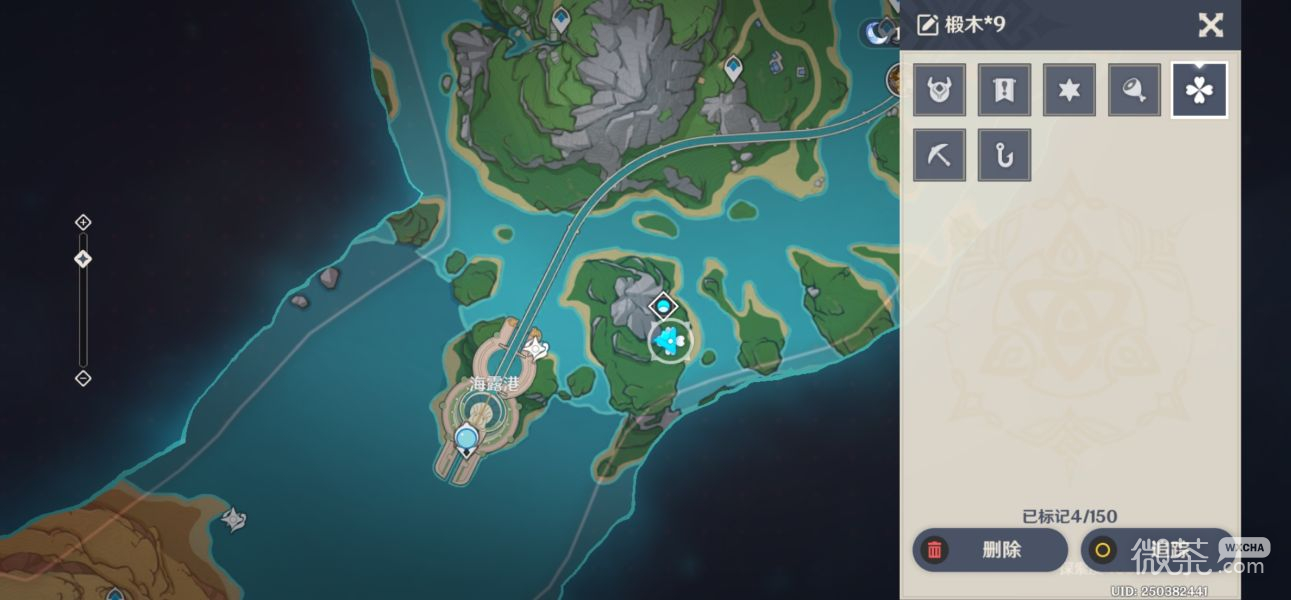The image size is (1291, 600).
Task: Click the map zoom slider handle
Action: click(x=83, y=259)
